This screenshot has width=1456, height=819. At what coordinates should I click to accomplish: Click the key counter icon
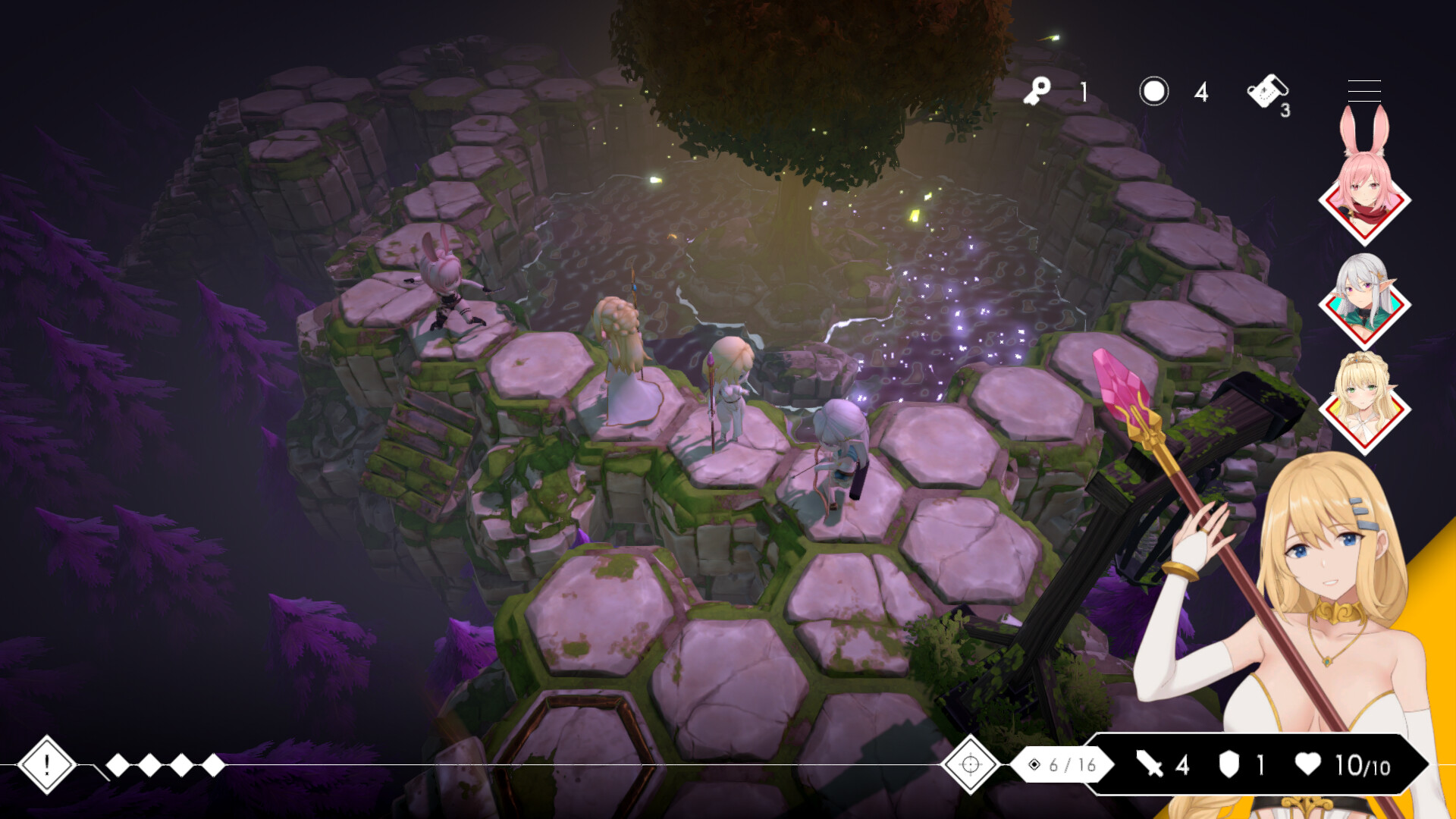1038,92
